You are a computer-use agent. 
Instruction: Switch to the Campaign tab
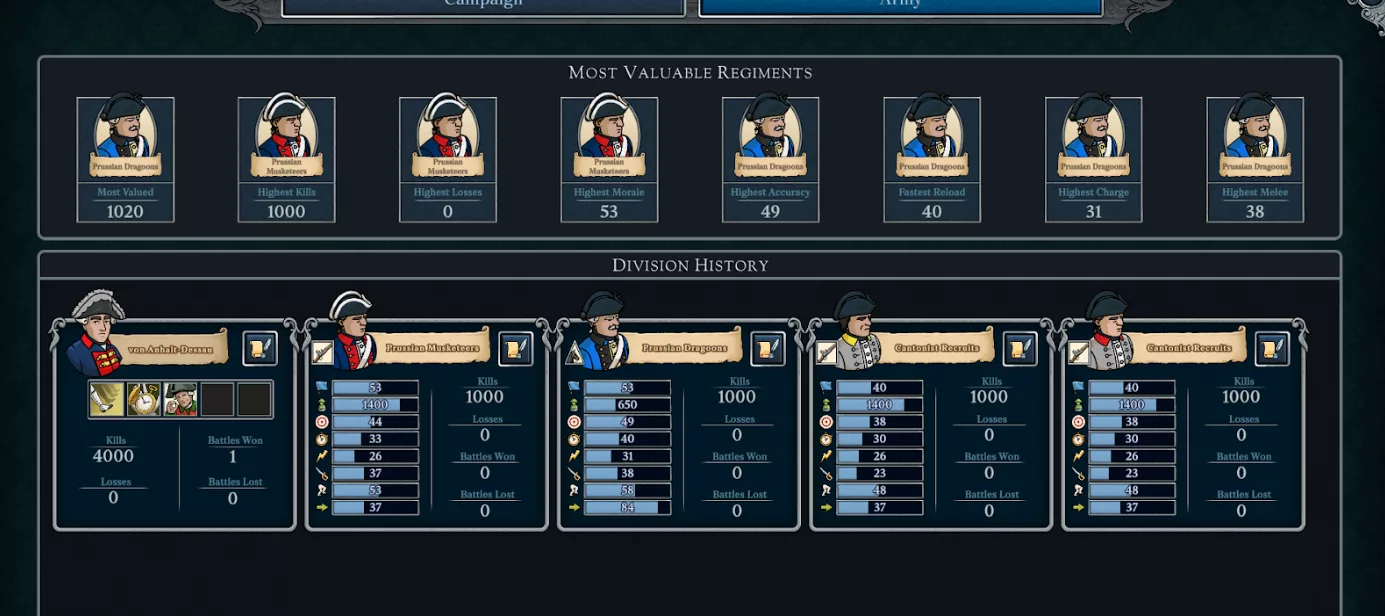(483, 6)
